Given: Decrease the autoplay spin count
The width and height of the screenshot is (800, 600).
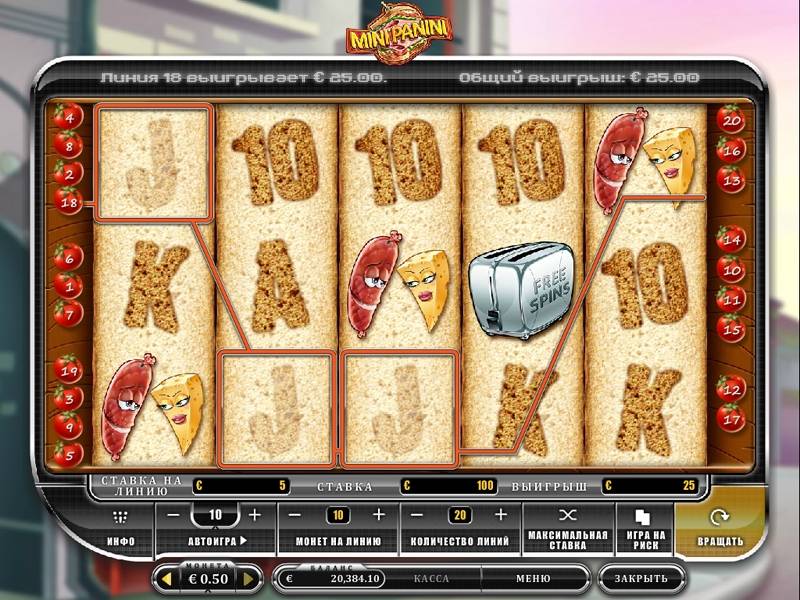Looking at the screenshot, I should click(173, 515).
